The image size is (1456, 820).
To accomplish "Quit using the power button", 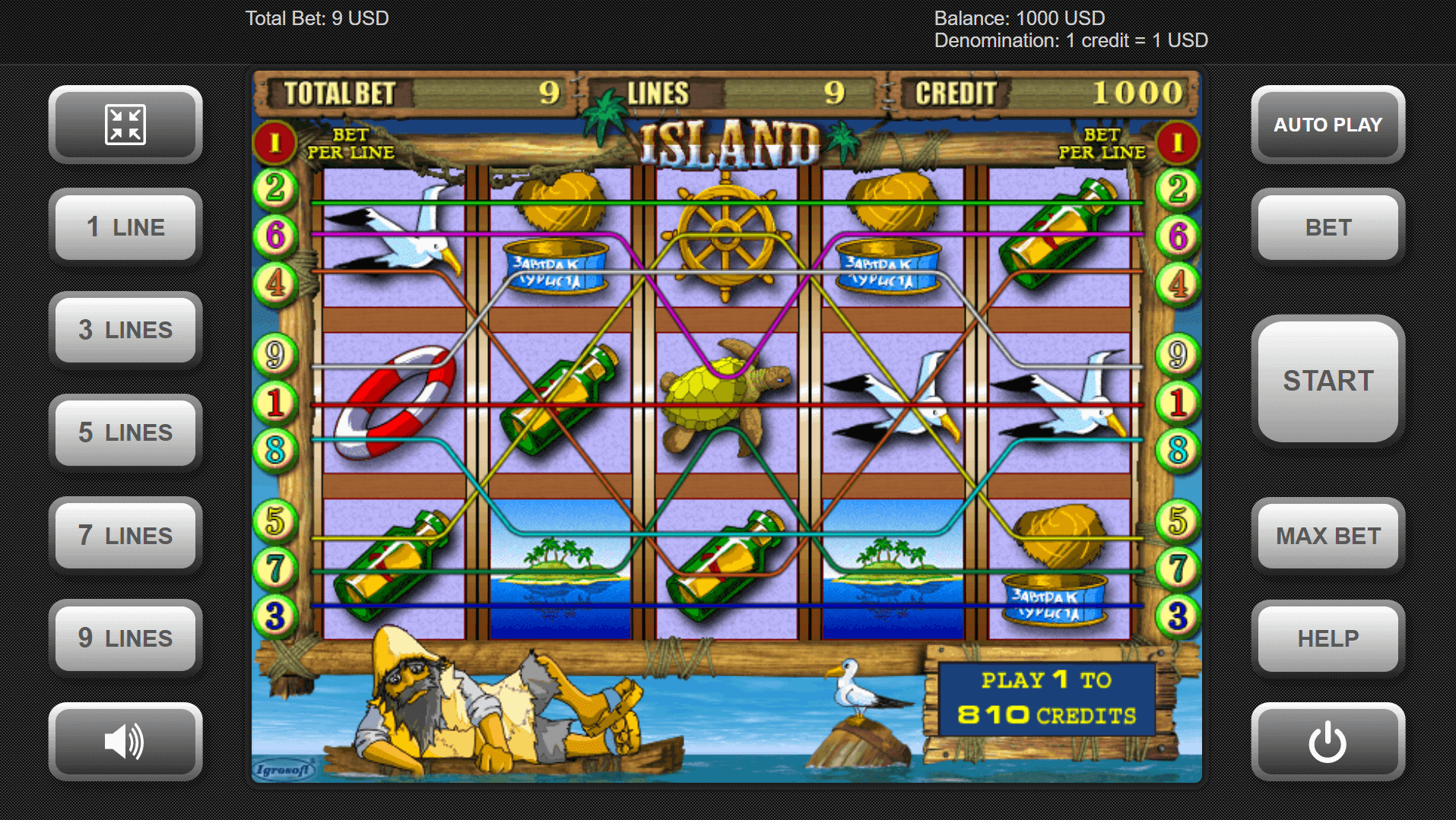I will pyautogui.click(x=1328, y=741).
